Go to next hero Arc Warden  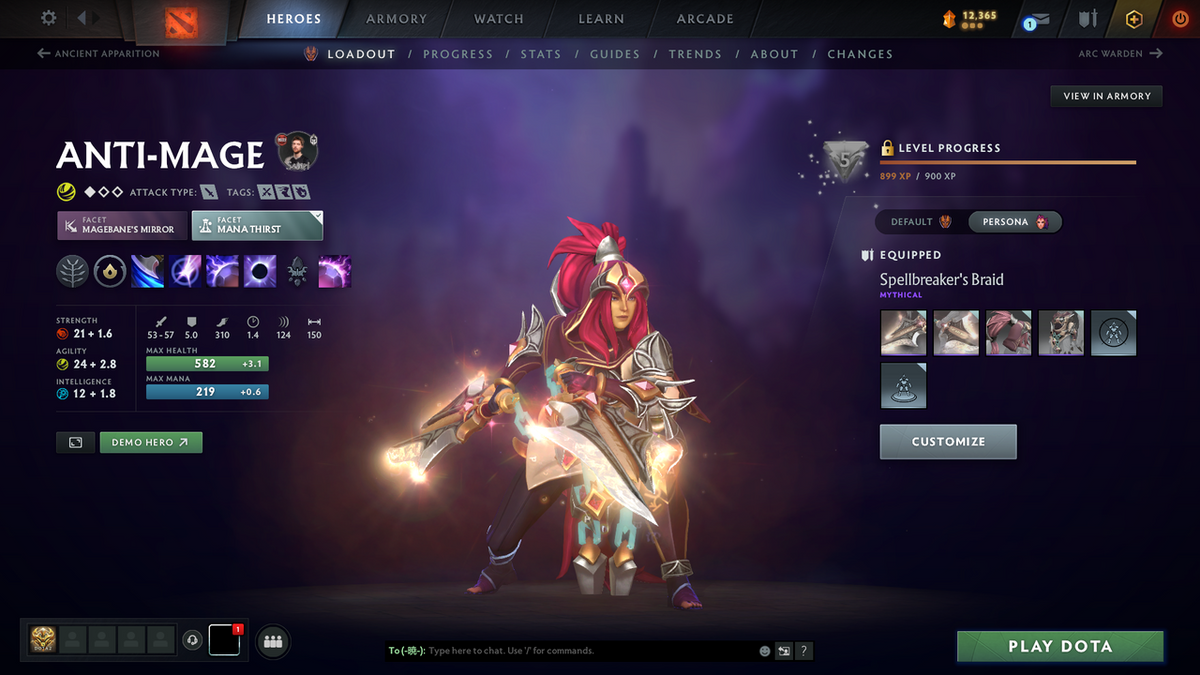point(1120,54)
